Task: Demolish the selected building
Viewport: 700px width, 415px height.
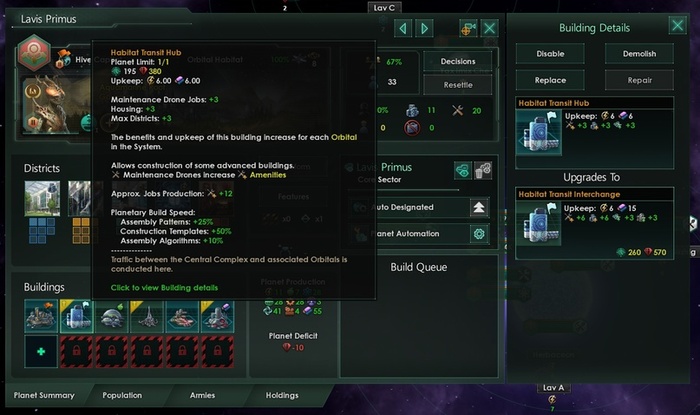Action: pos(638,54)
